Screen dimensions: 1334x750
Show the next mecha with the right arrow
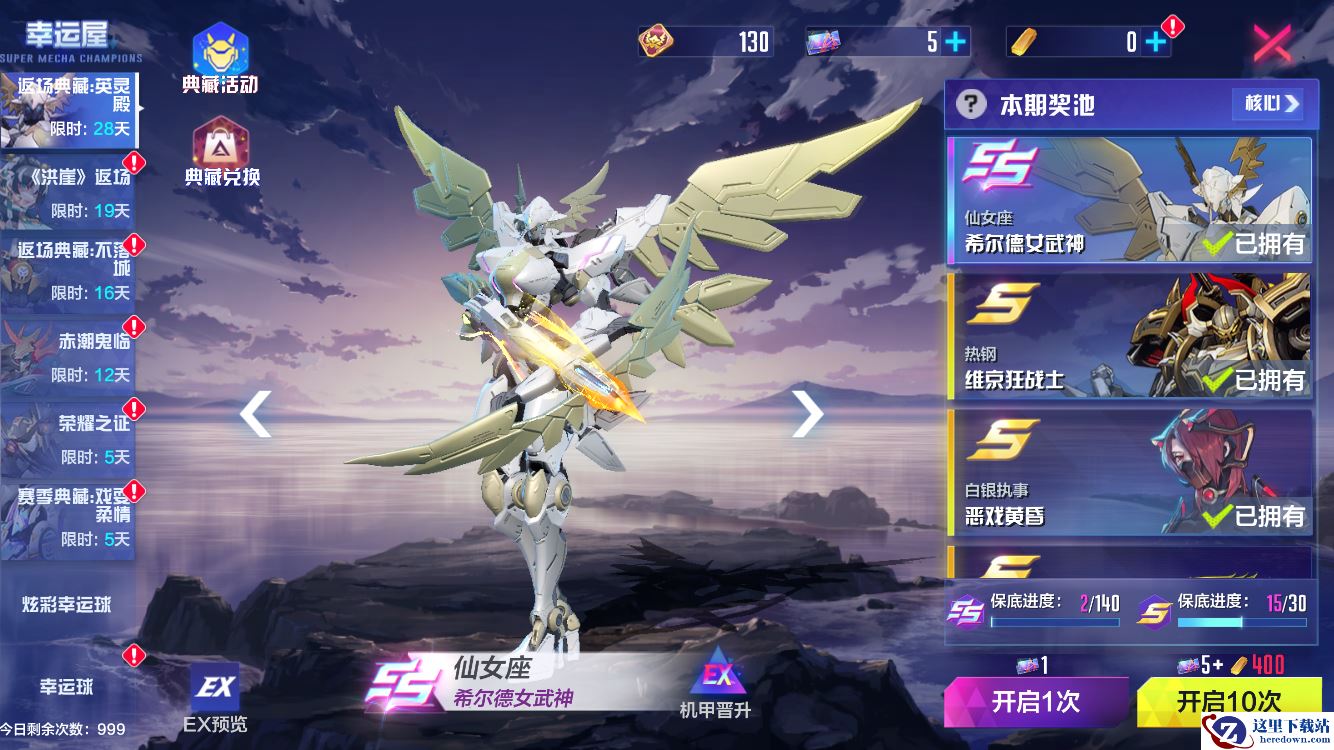tap(807, 413)
